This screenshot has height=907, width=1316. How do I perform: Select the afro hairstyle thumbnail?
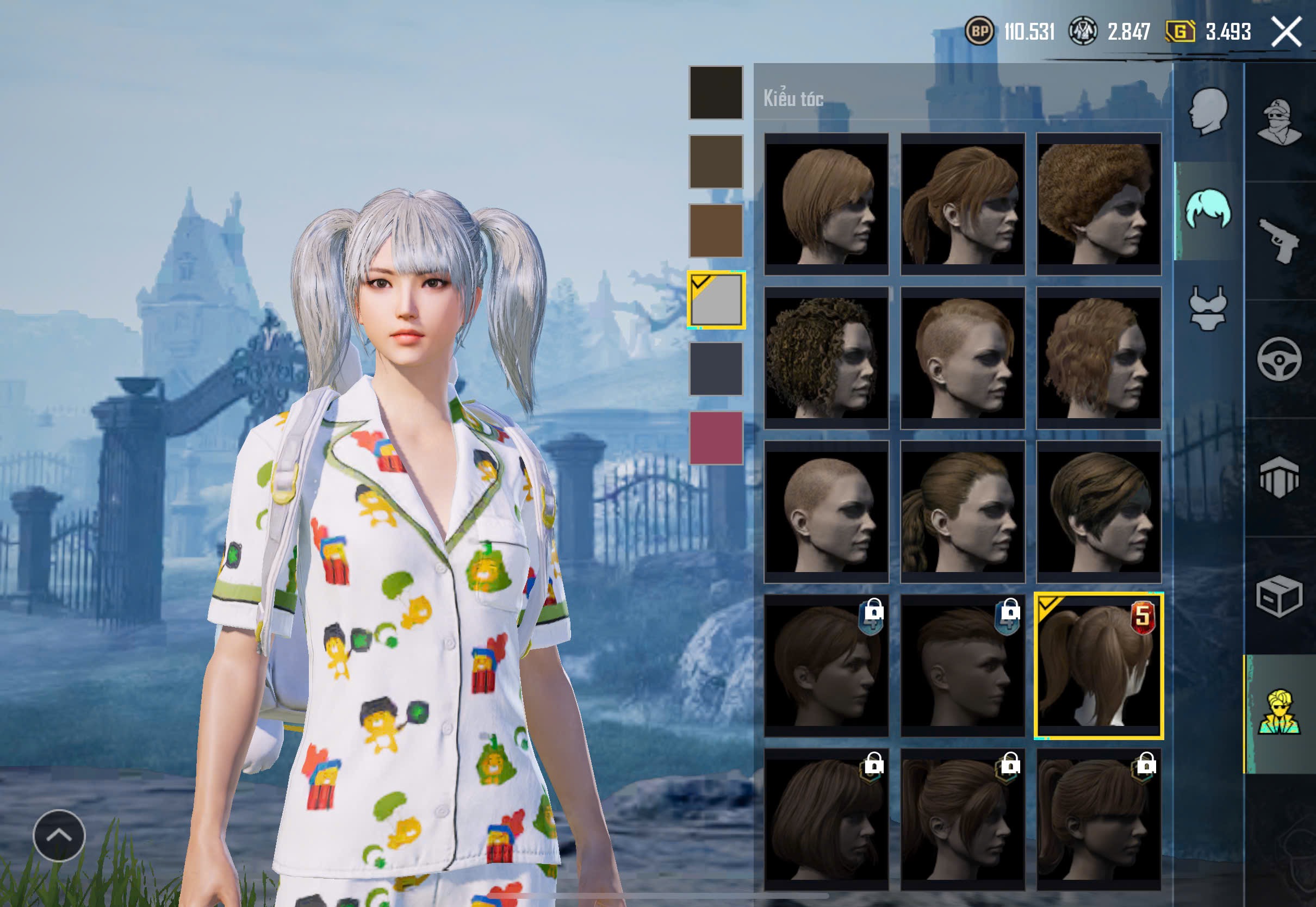pyautogui.click(x=1098, y=204)
